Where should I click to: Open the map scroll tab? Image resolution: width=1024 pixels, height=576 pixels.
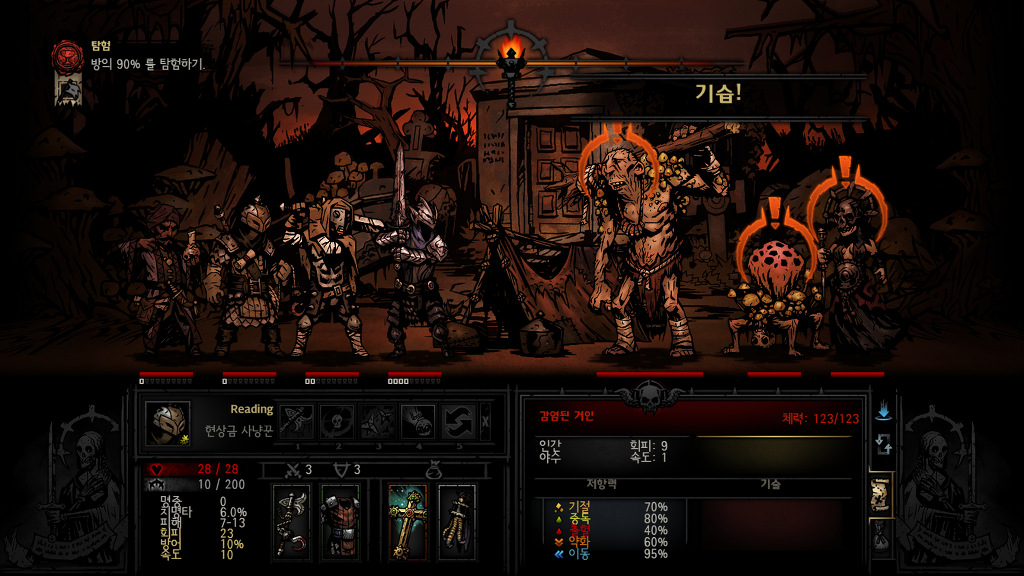tap(882, 494)
